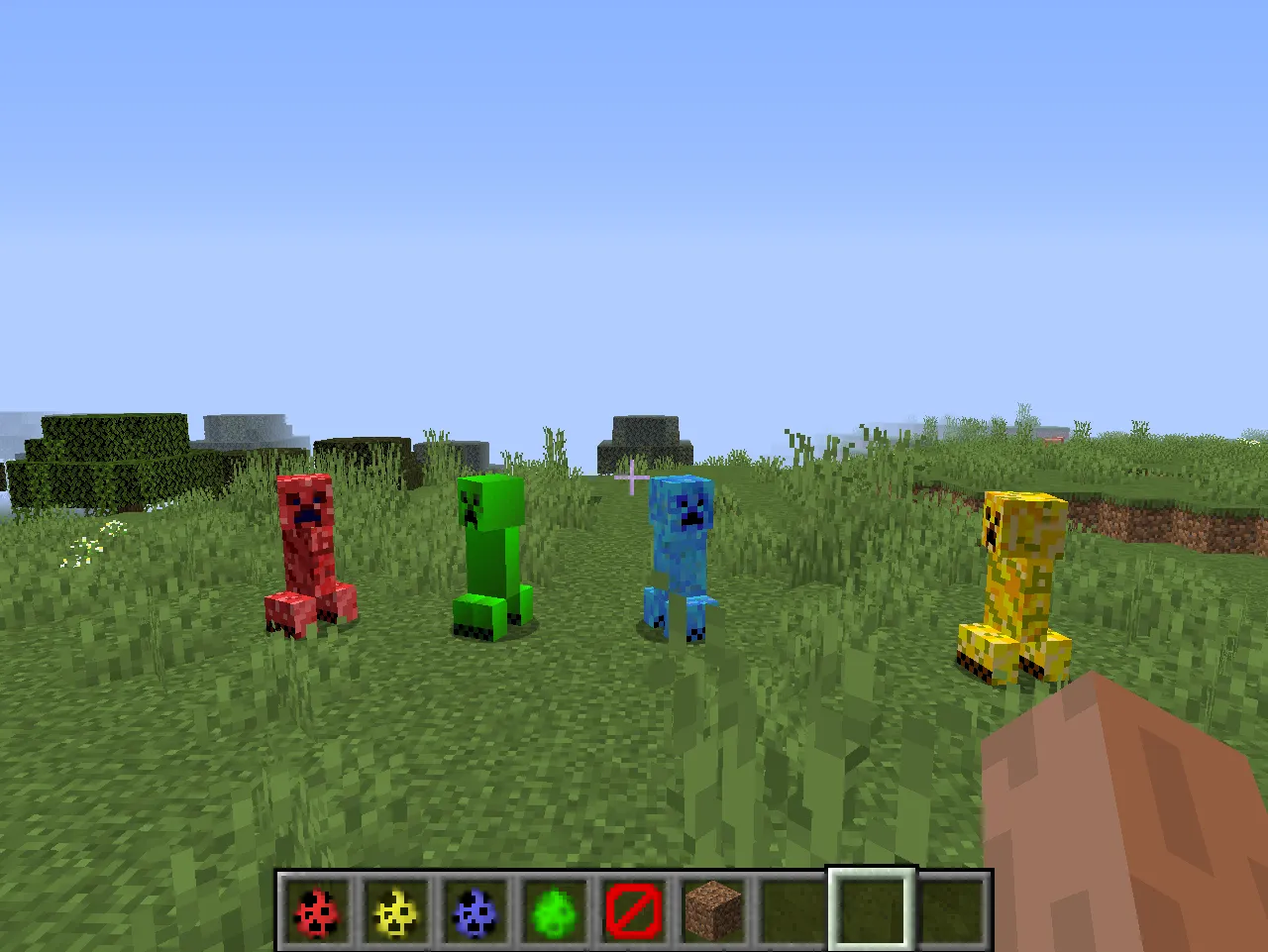Attack the red creeper

click(307, 555)
